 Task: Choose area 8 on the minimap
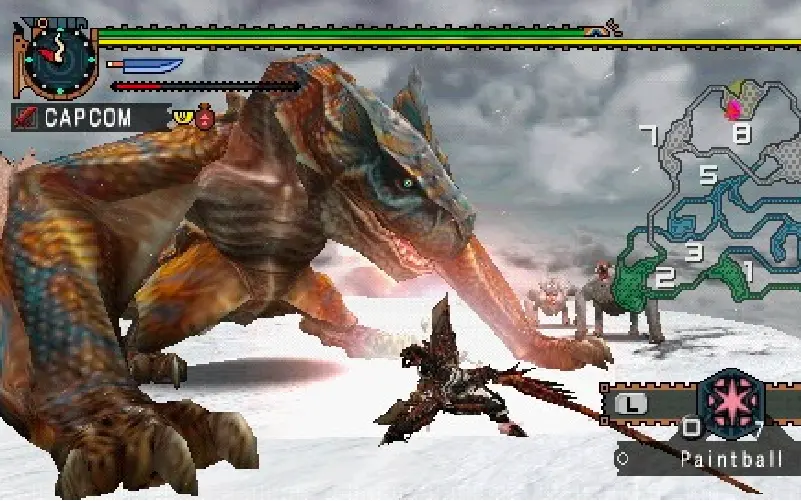(741, 133)
